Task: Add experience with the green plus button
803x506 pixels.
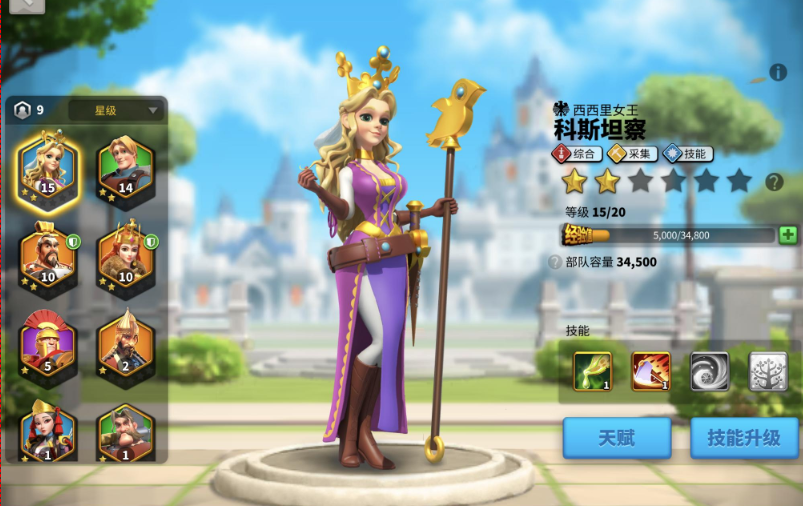Action: point(788,235)
